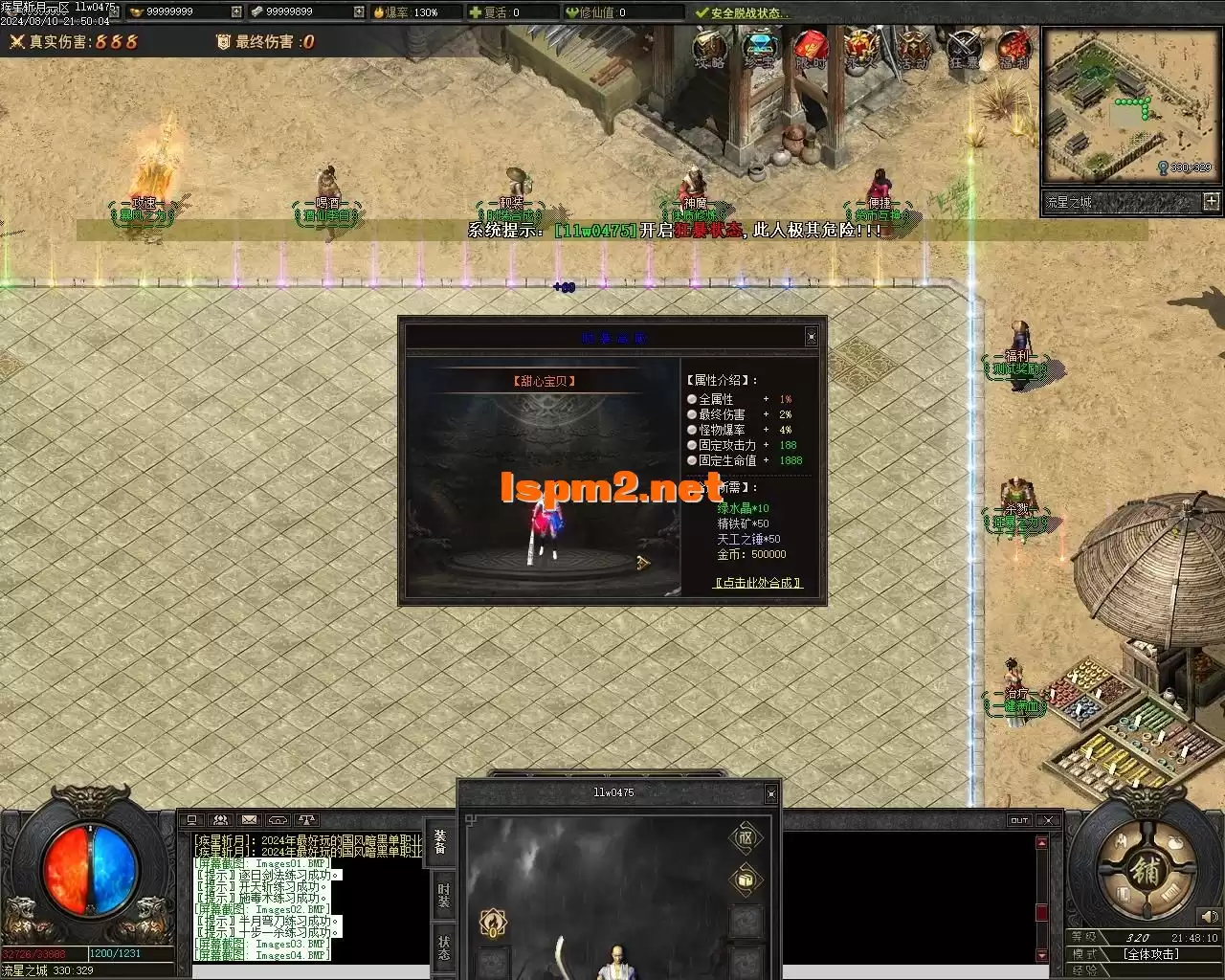Switch to the 装备 equipment tab
1225x980 pixels.
440,841
